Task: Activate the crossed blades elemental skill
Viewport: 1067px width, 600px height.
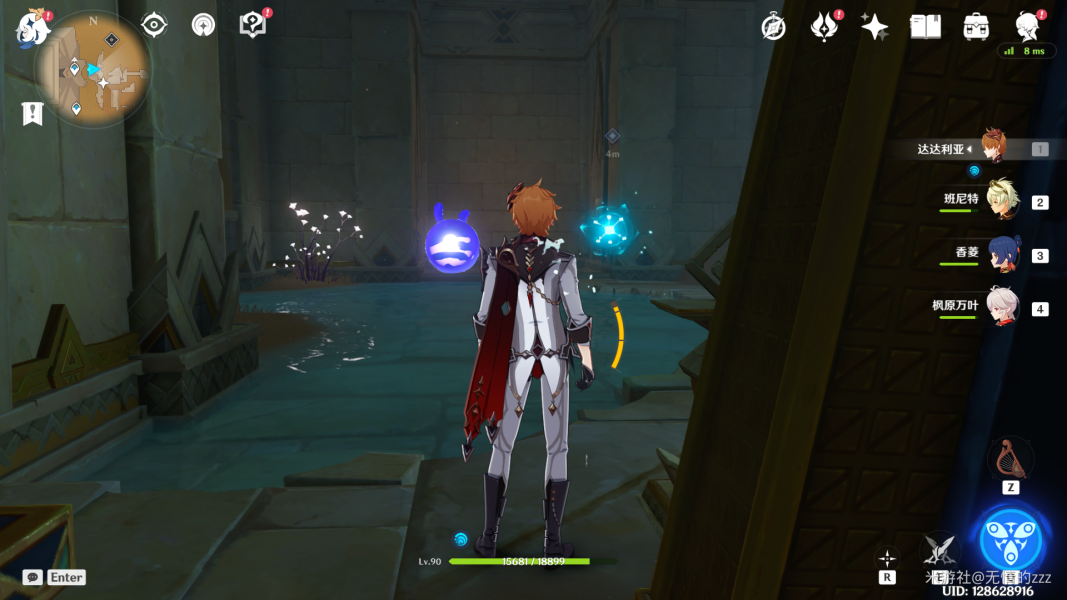Action: tap(938, 549)
